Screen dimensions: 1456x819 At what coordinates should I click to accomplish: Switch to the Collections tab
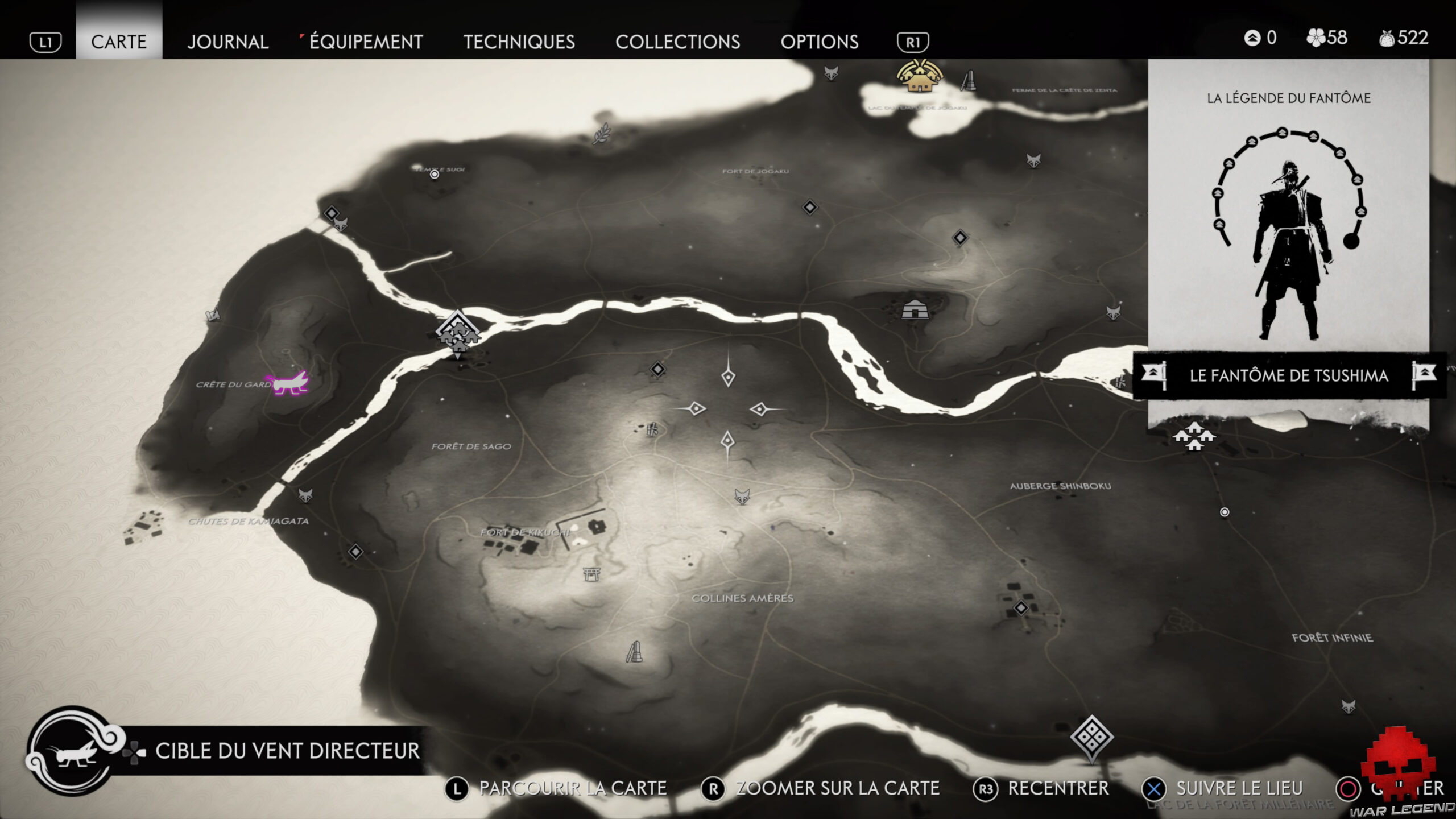click(679, 42)
